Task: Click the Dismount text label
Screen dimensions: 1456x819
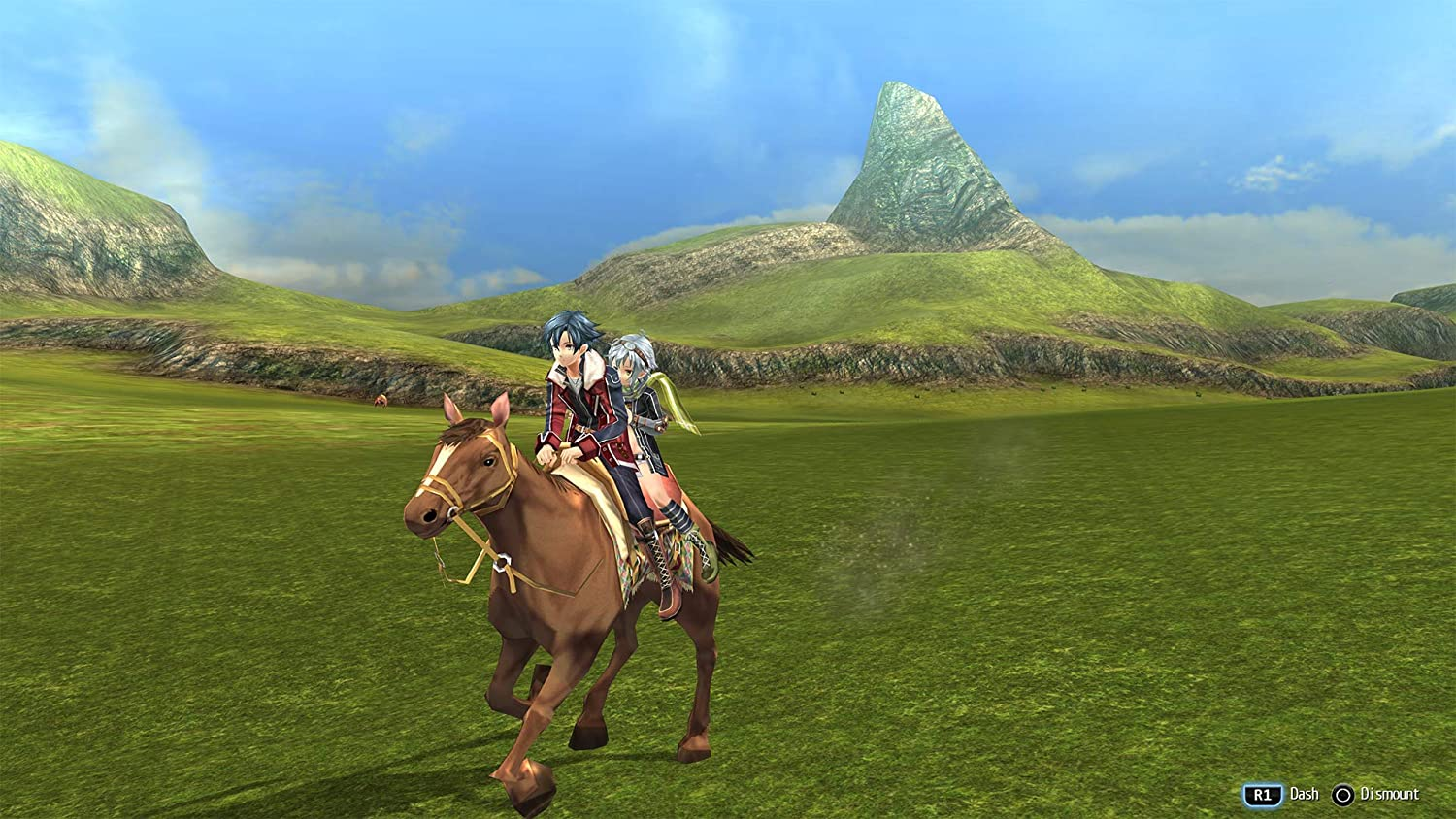Action: 1390,794
